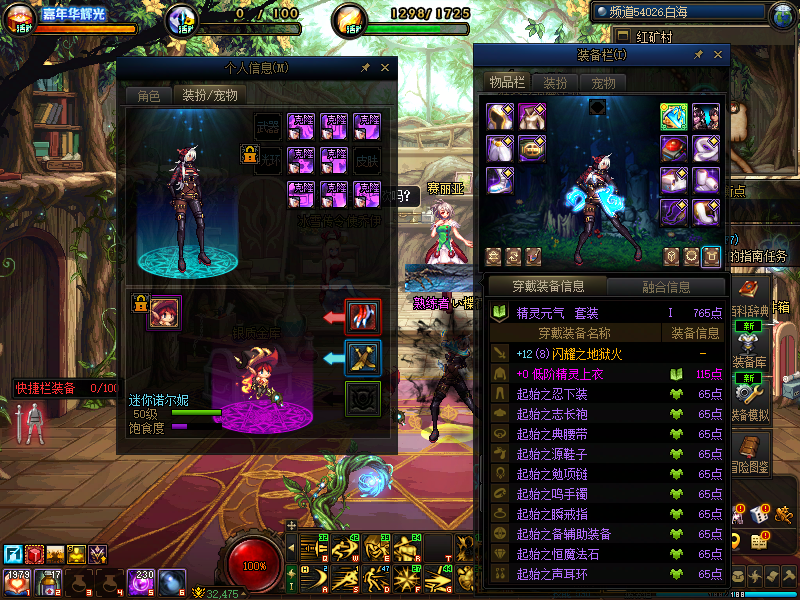800x600 pixels.
Task: Click the red 100% fatigue orb
Action: pyautogui.click(x=255, y=564)
